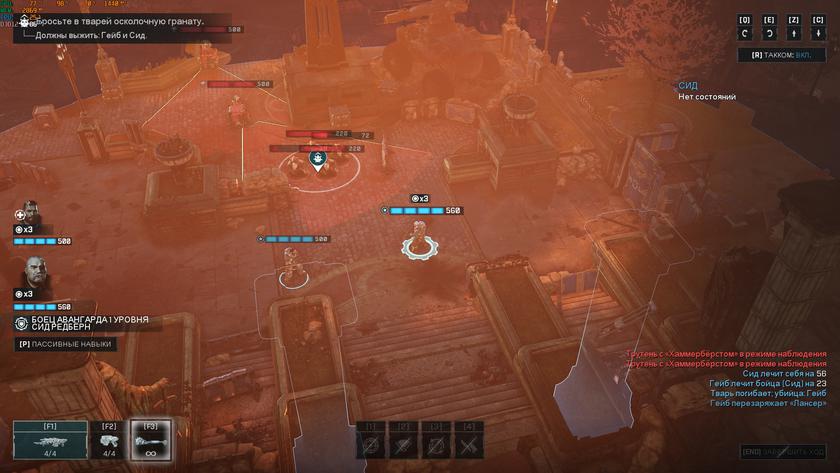Open Sid's passive skills panel
This screenshot has height=473, width=840.
[66, 344]
